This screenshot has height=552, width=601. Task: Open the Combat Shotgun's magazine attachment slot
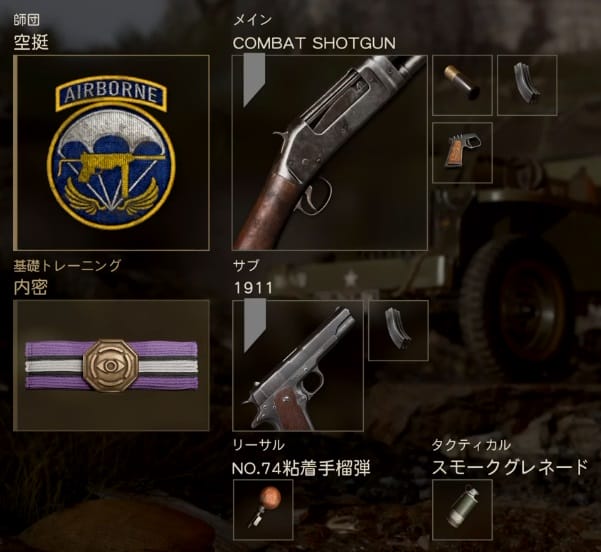click(x=527, y=85)
